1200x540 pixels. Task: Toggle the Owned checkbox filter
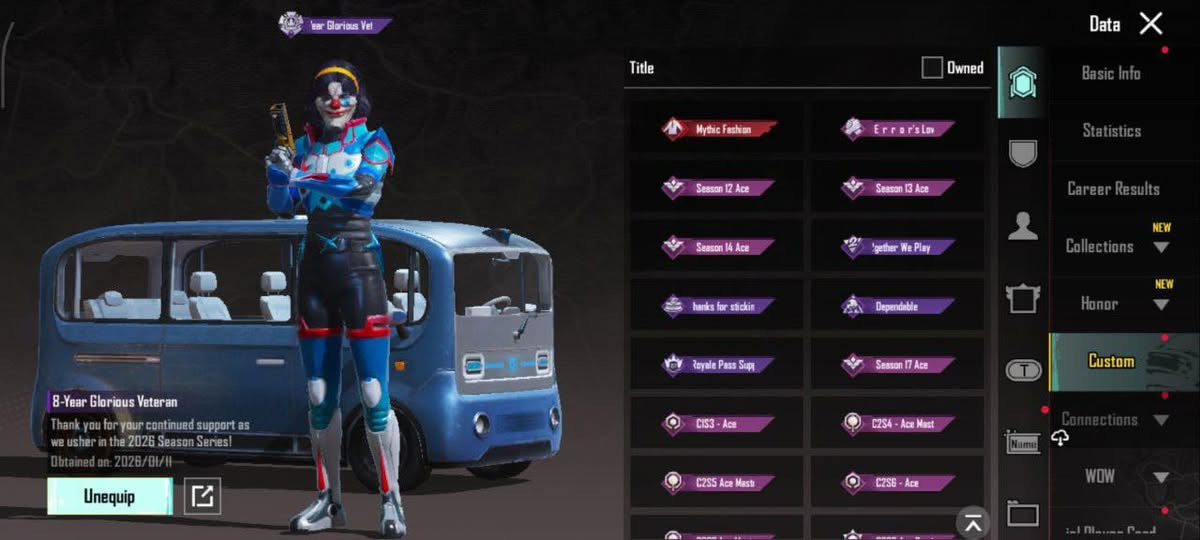[932, 68]
